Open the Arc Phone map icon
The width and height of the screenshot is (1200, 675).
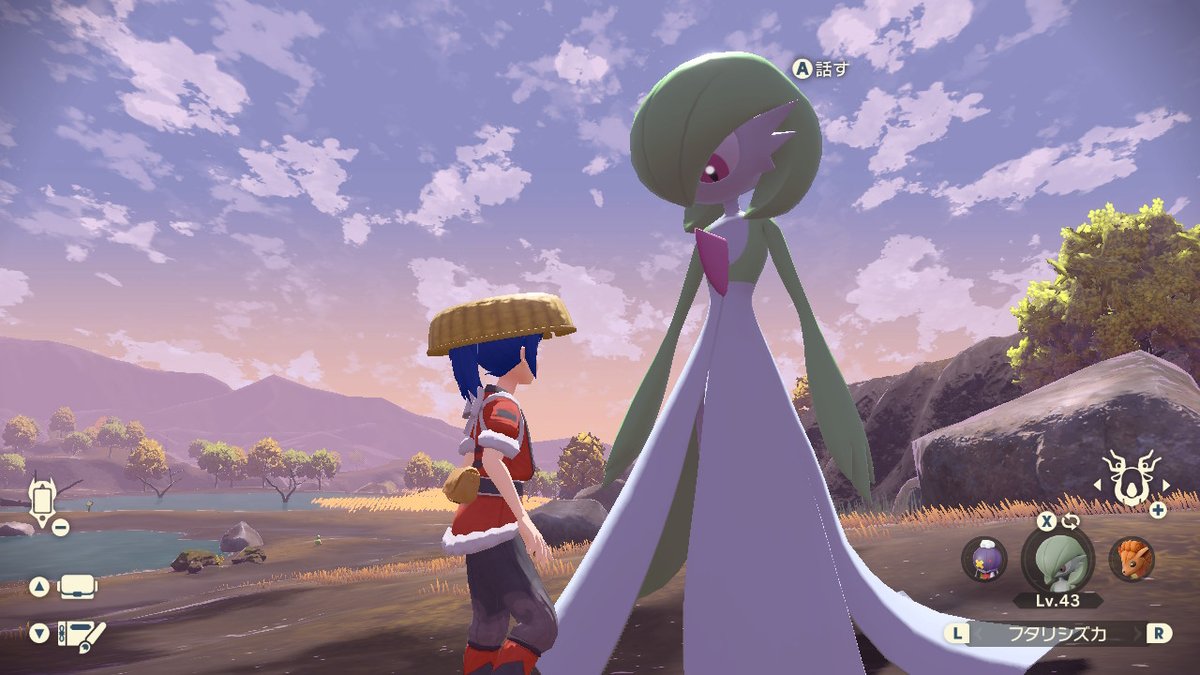pos(42,501)
